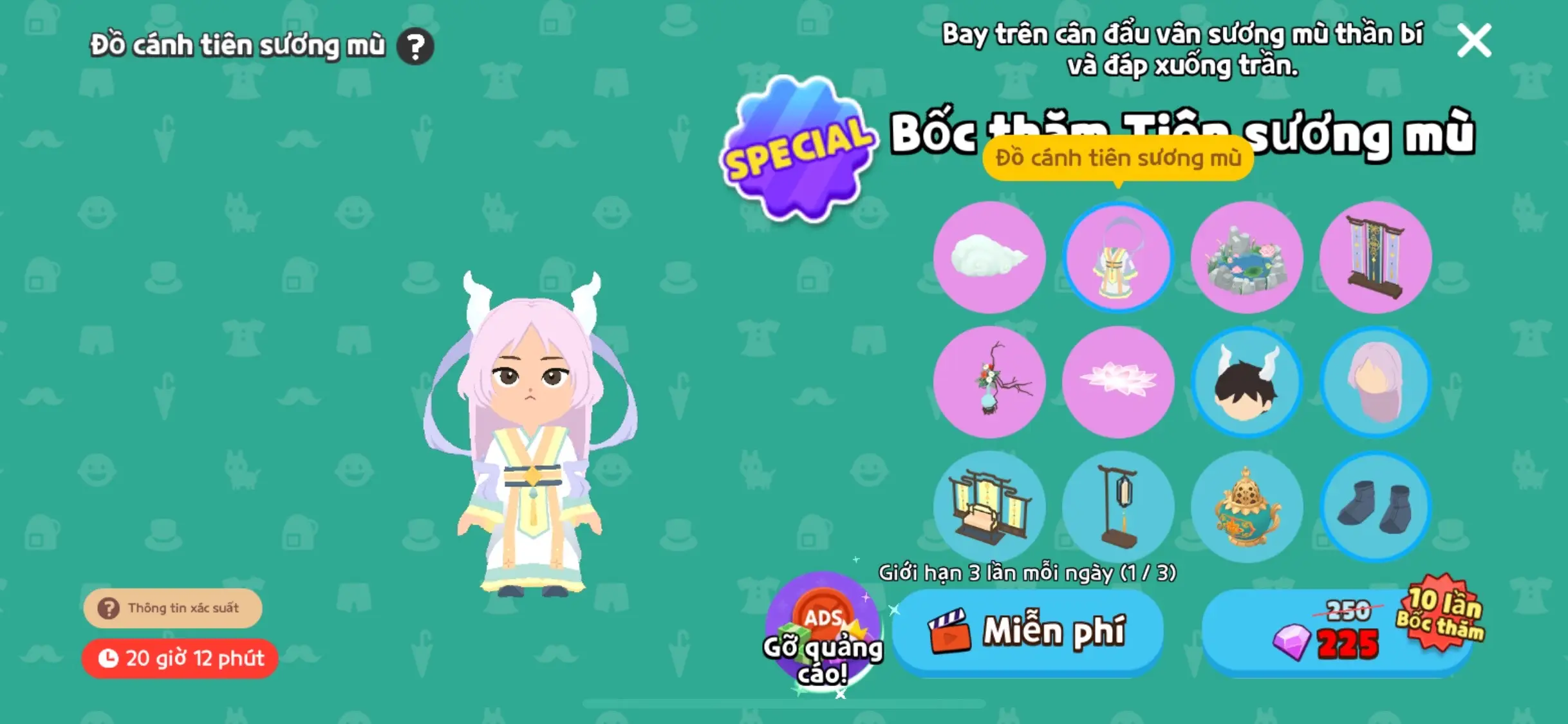Select the wooden shelf furniture prize
The image size is (1568, 724).
[x=989, y=508]
